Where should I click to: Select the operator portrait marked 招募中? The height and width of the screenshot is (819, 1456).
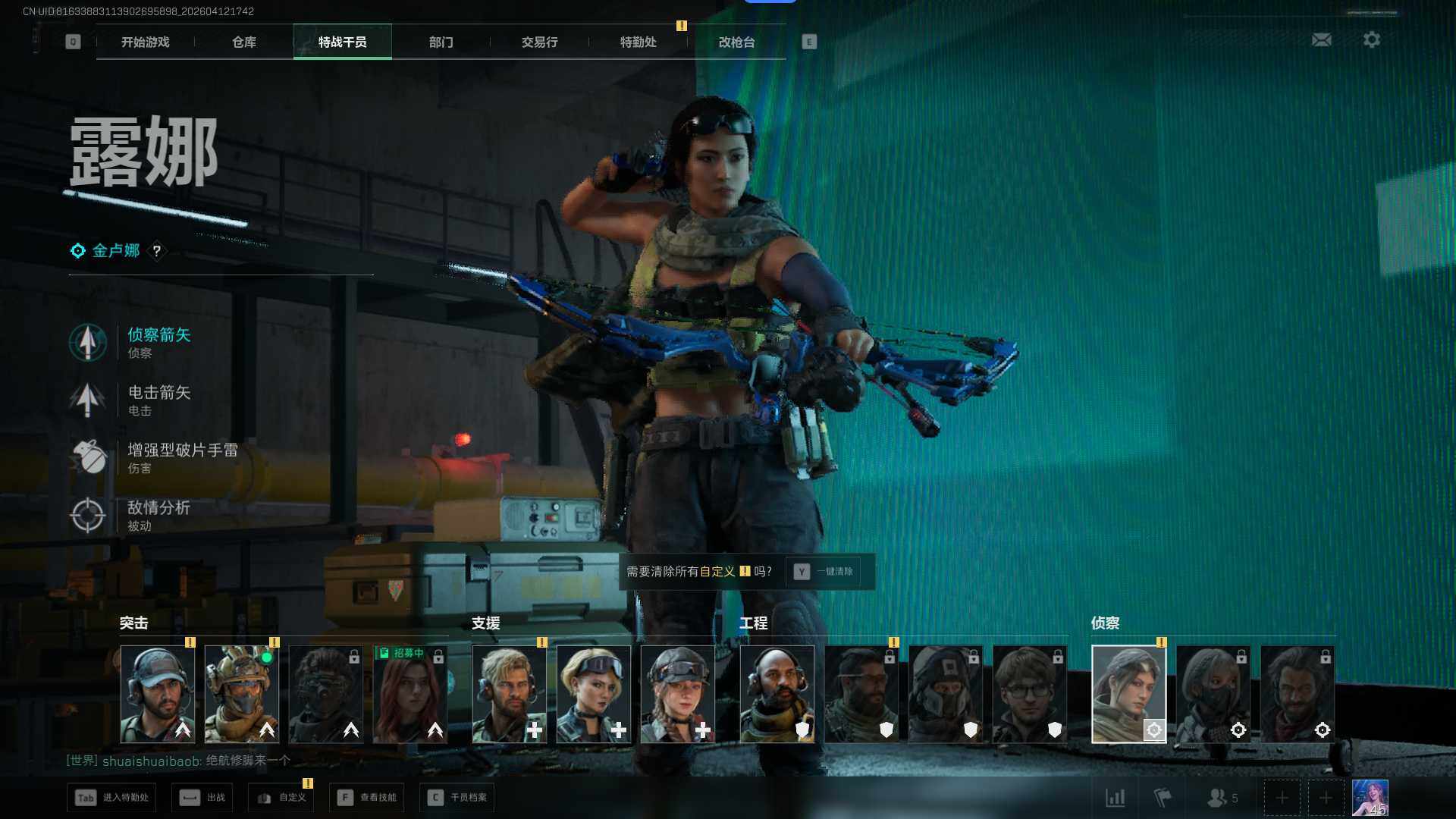tap(409, 694)
